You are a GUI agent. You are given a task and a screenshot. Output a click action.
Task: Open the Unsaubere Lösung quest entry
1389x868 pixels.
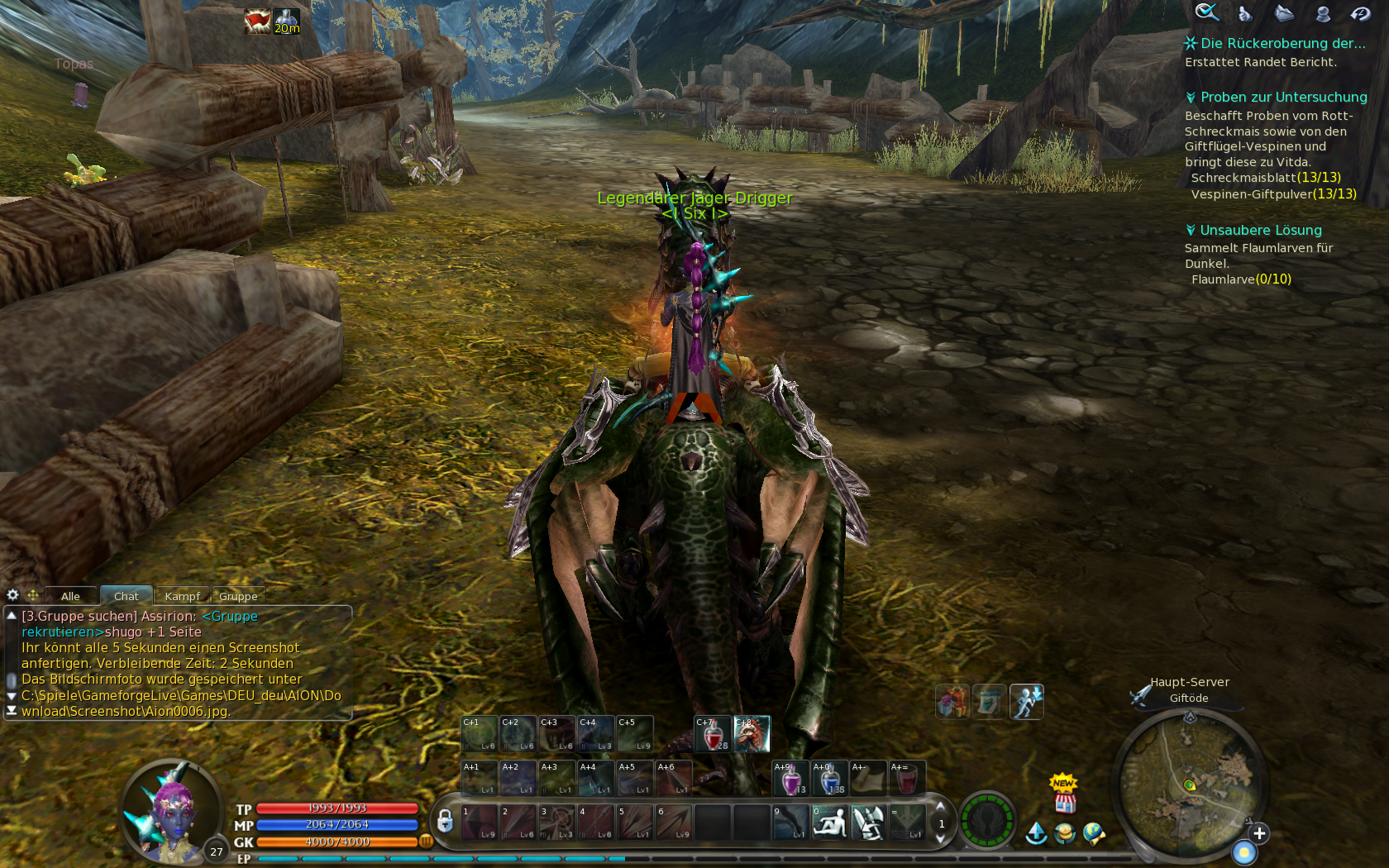(1260, 231)
